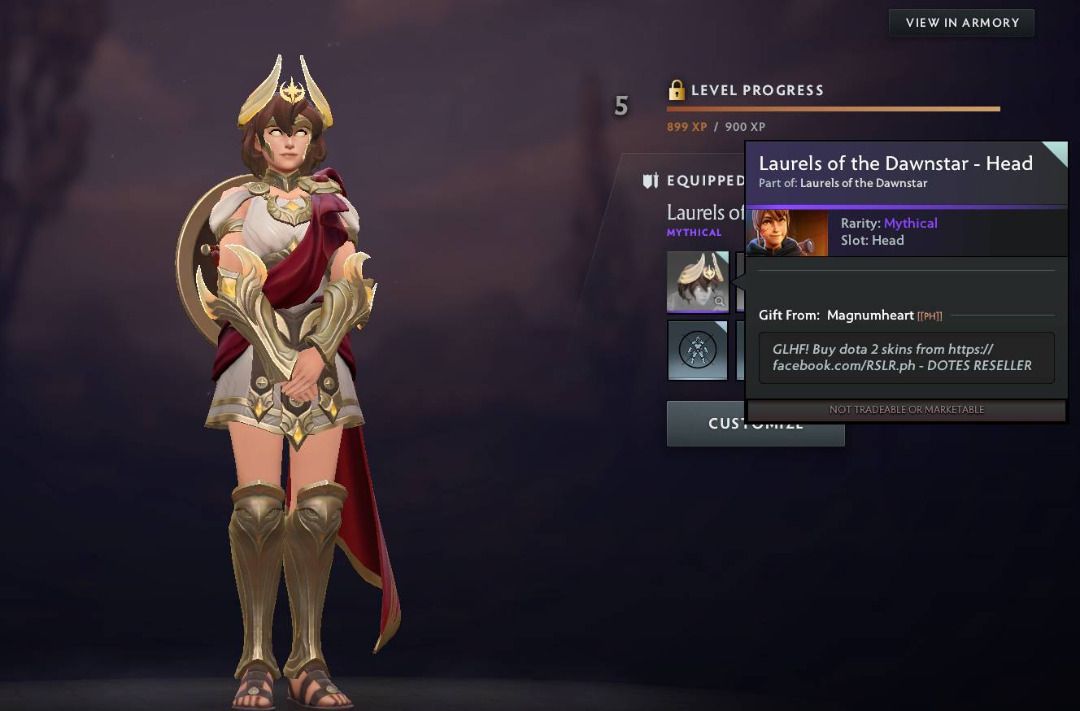Click the magnifier on the head item
The image size is (1080, 711).
[719, 301]
